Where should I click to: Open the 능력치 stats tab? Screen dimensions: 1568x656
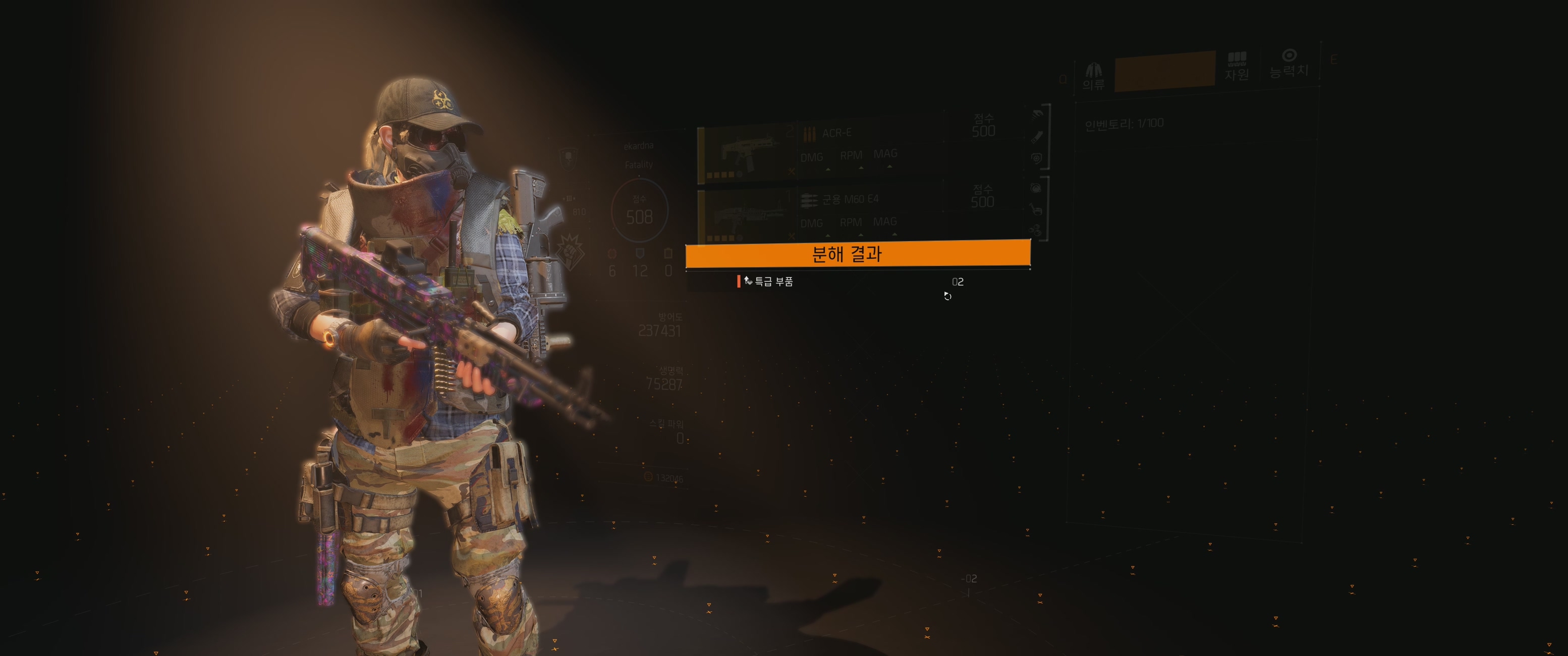[x=1288, y=64]
